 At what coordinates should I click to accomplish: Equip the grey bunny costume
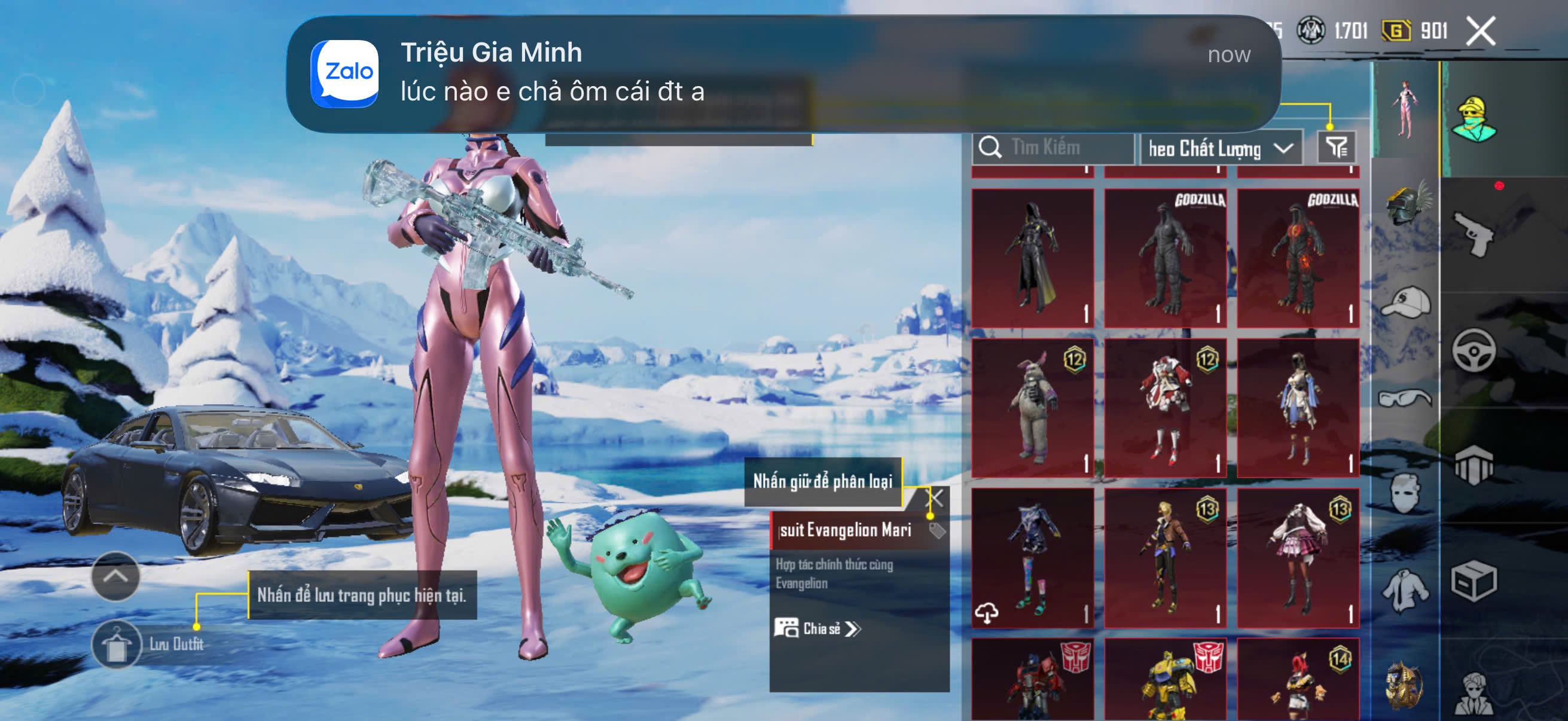[x=1032, y=408]
